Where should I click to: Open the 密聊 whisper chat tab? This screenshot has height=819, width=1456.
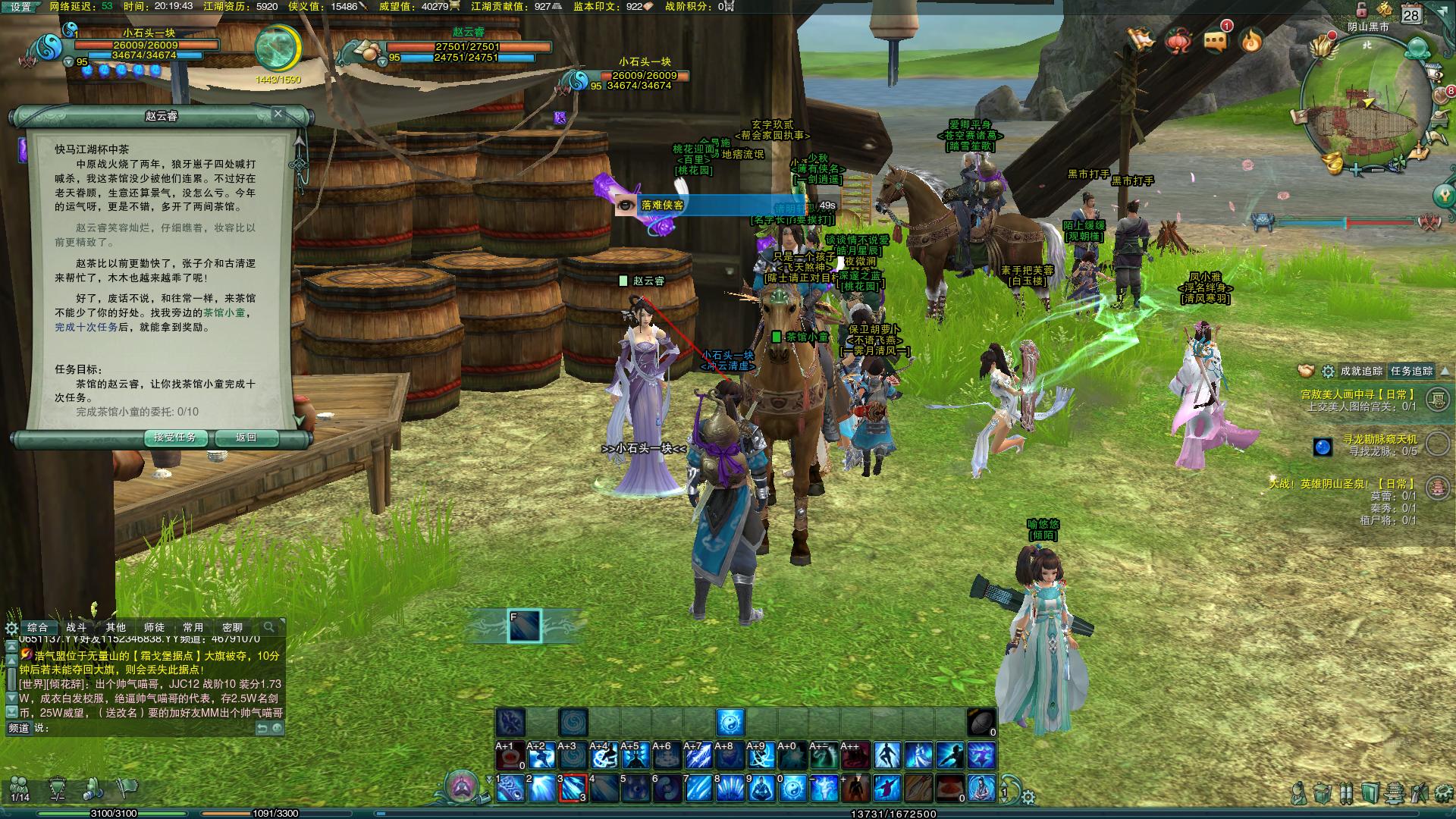[232, 627]
